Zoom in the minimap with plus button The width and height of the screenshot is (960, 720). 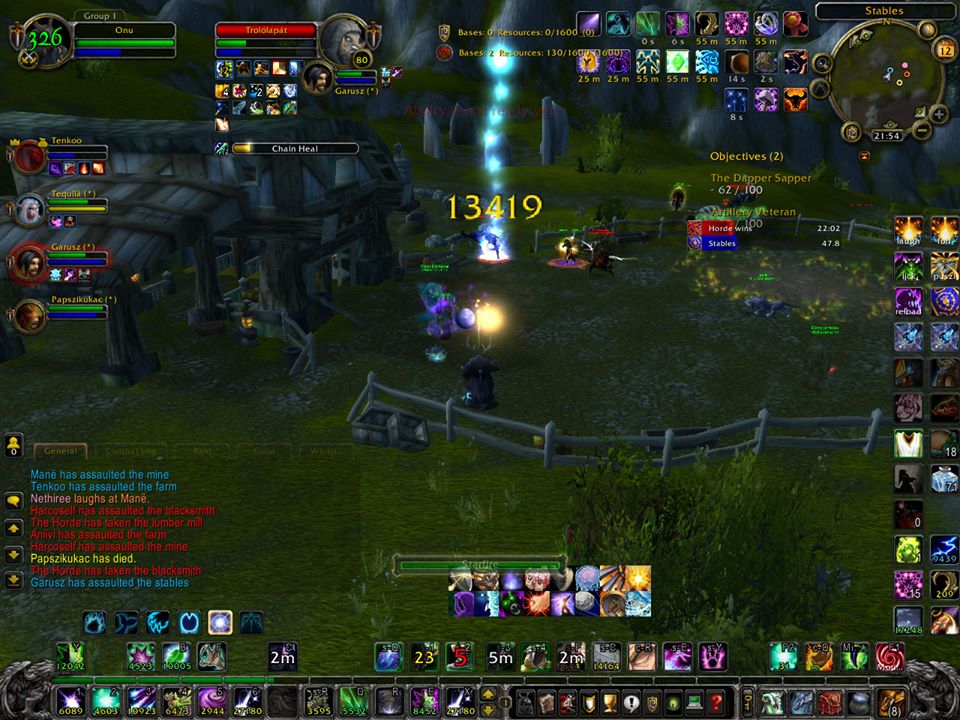(939, 113)
